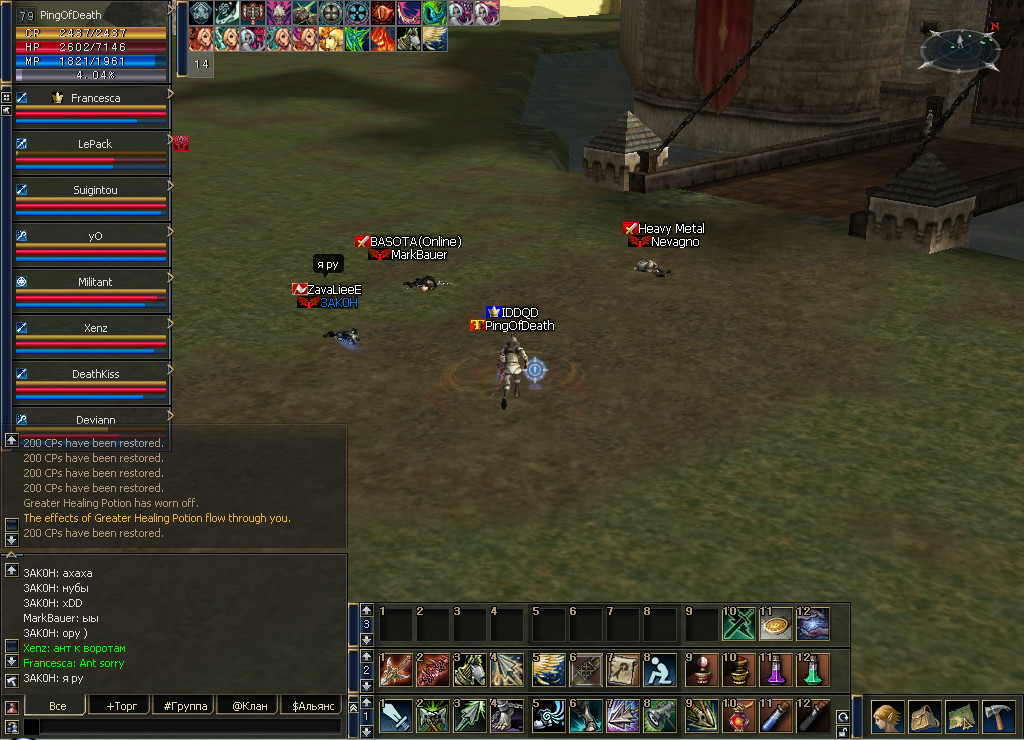Open the inventory bag icon
The image size is (1024, 740).
pyautogui.click(x=923, y=717)
